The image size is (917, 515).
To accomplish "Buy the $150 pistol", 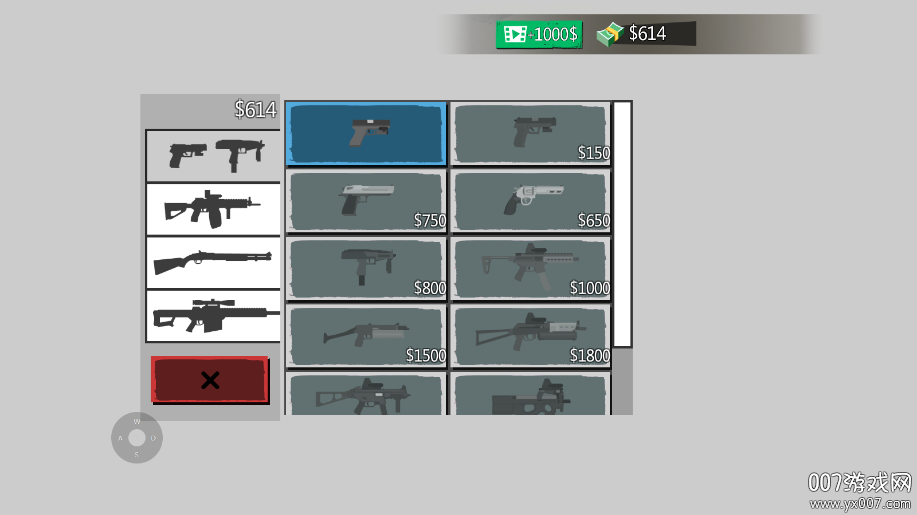I will 531,133.
